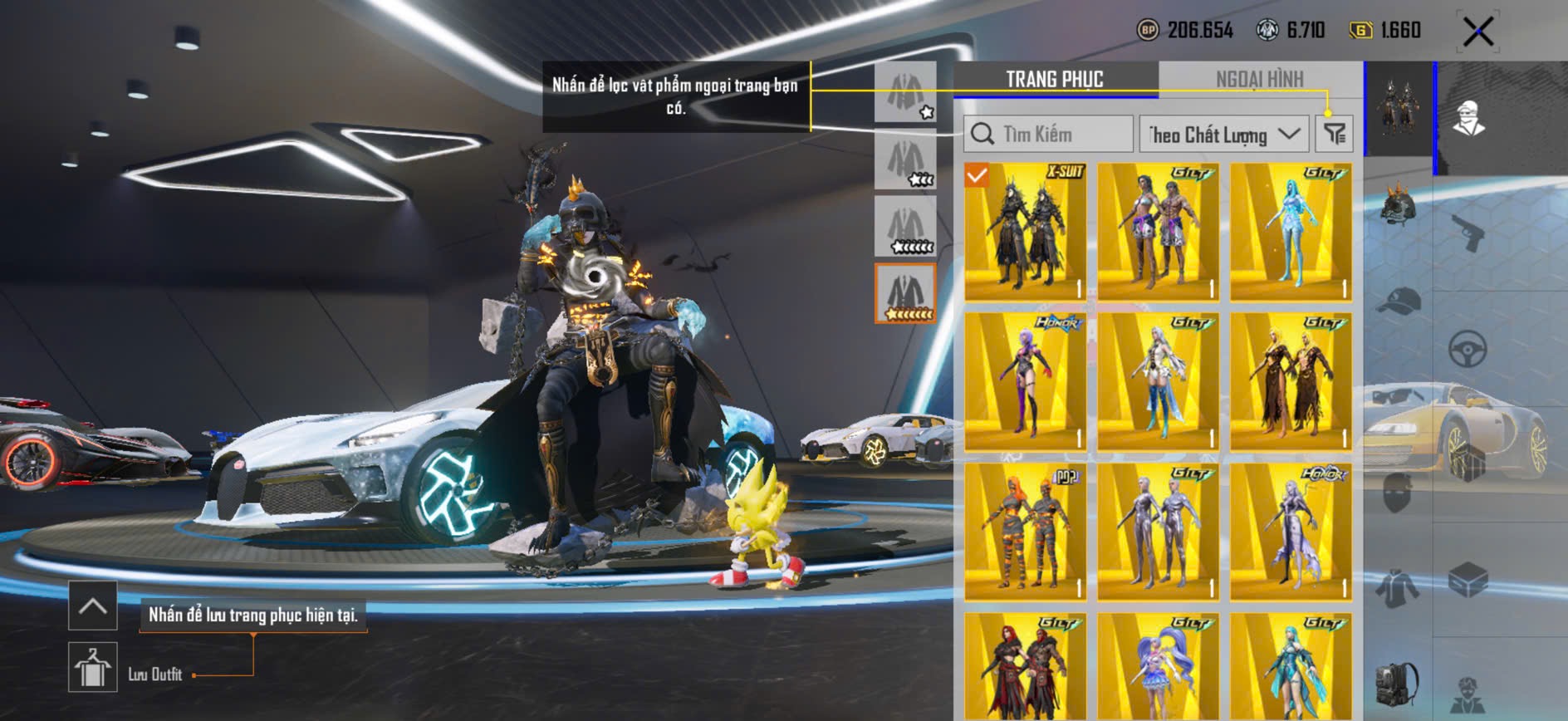Viewport: 1568px width, 721px height.
Task: Expand the up-arrow panel button
Action: click(x=92, y=606)
